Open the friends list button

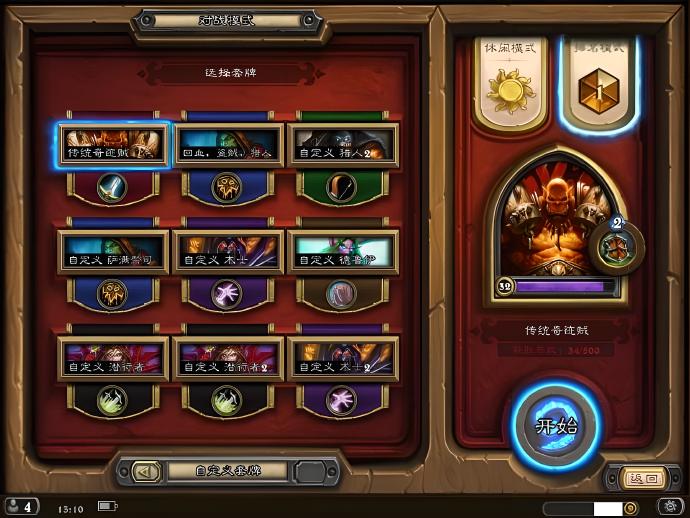(x=22, y=507)
